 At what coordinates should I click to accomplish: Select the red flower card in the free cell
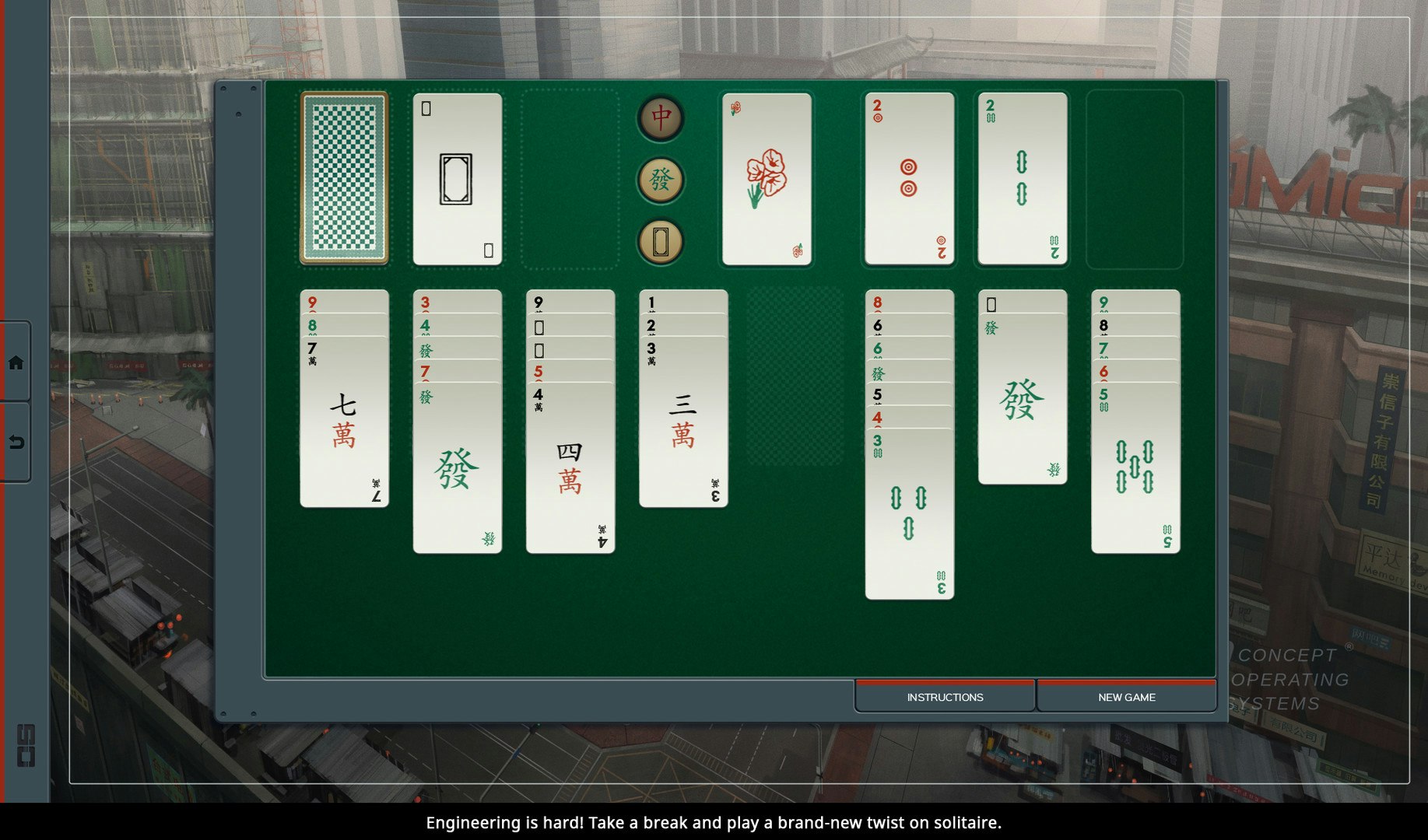tap(767, 177)
